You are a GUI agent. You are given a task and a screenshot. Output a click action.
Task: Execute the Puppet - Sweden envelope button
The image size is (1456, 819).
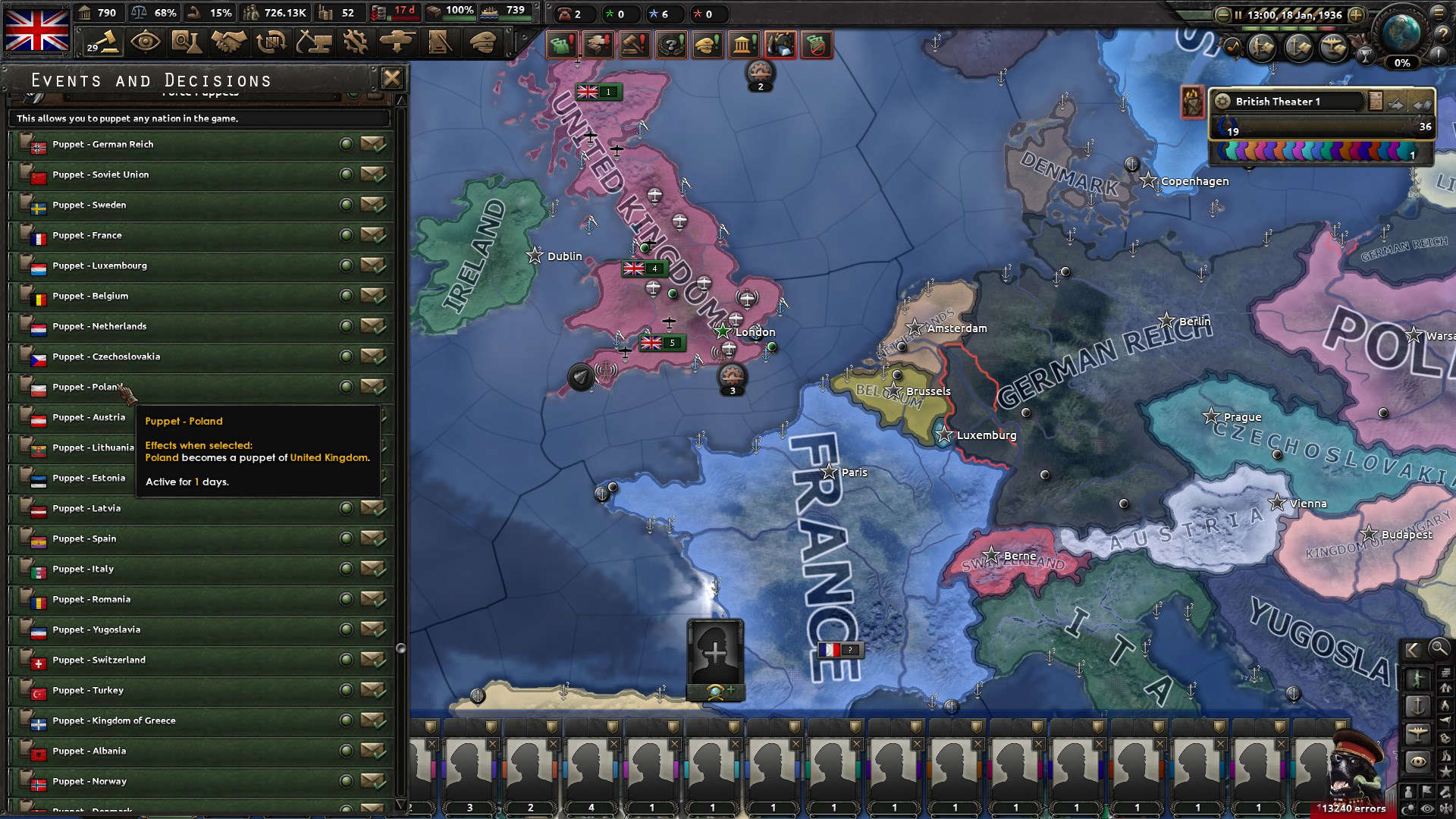[x=373, y=205]
